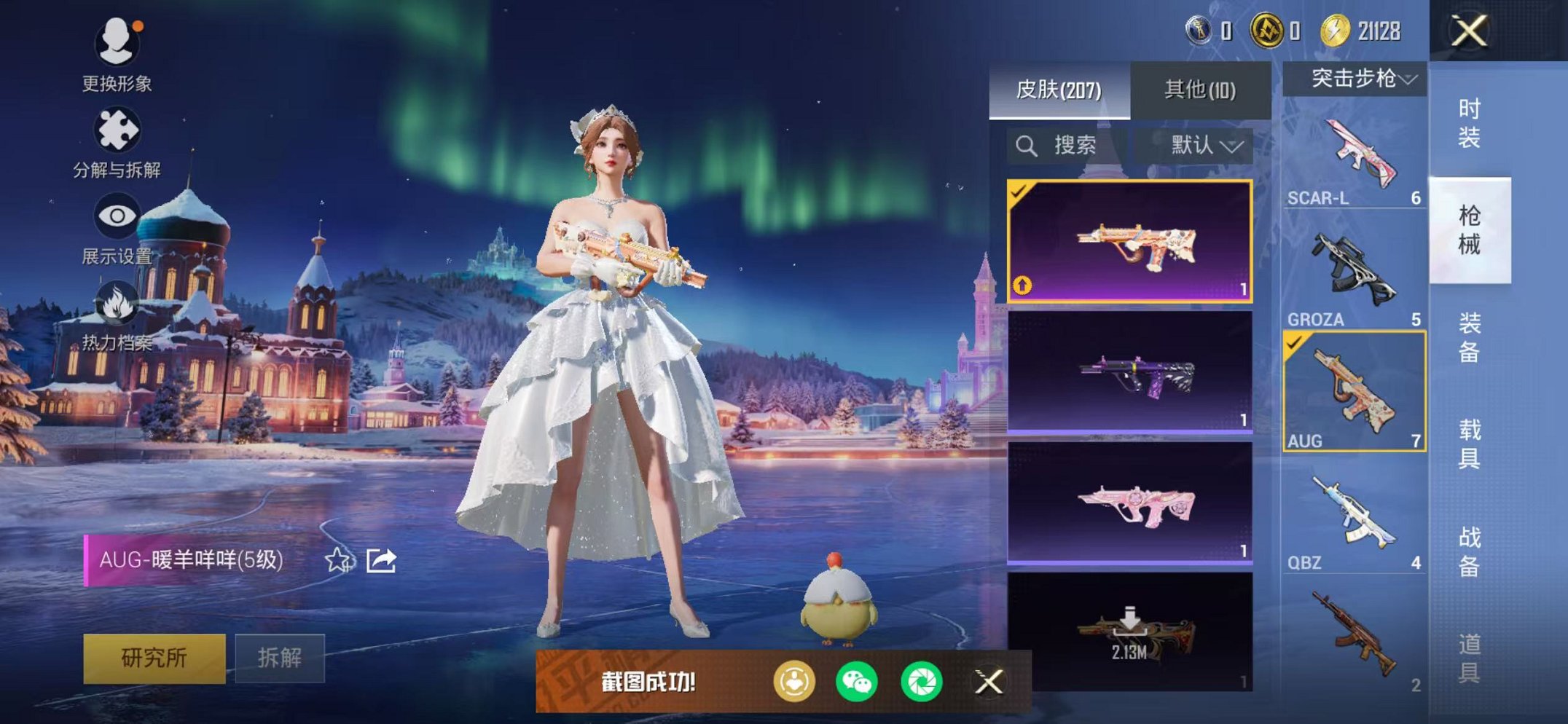
Task: Click the 搜索 search field
Action: [x=1067, y=146]
